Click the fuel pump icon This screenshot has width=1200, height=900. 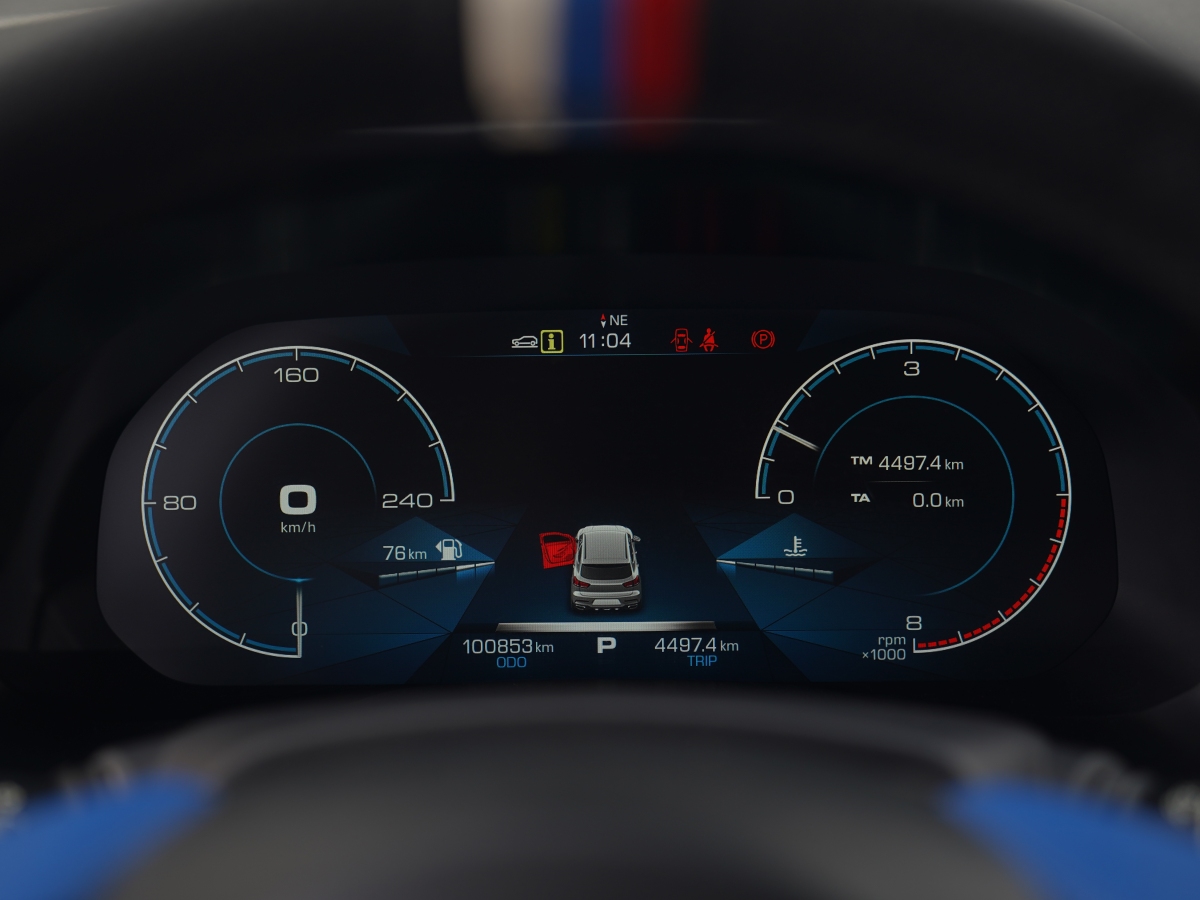tap(450, 549)
